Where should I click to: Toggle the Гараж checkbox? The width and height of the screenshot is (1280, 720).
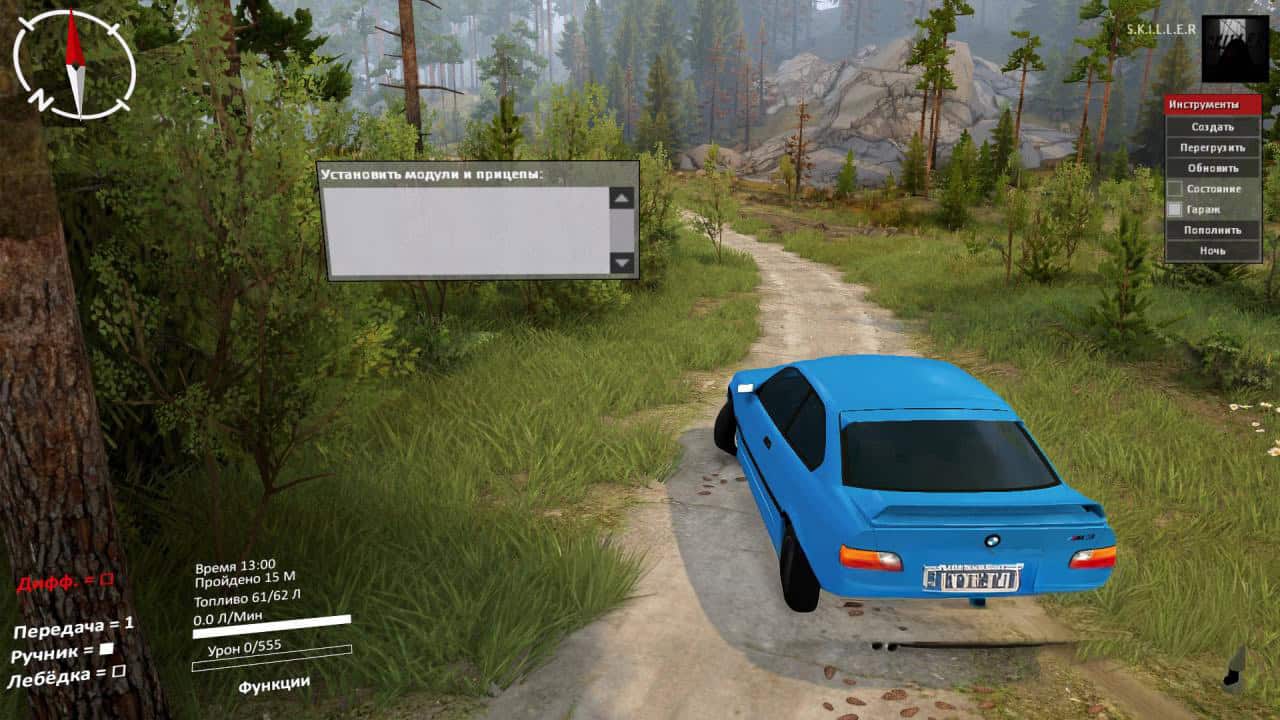coord(1175,210)
